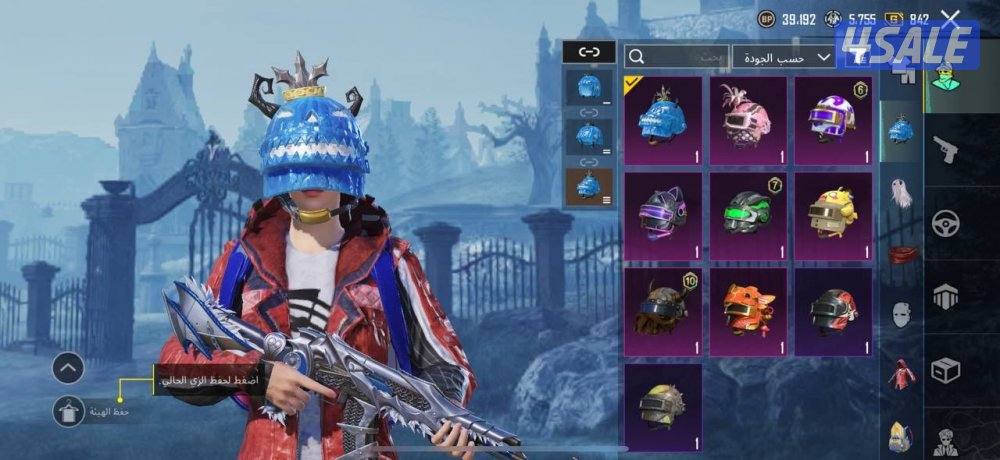This screenshot has width=1000, height=460.
Task: Expand the up-arrow circle button
Action: [x=68, y=368]
